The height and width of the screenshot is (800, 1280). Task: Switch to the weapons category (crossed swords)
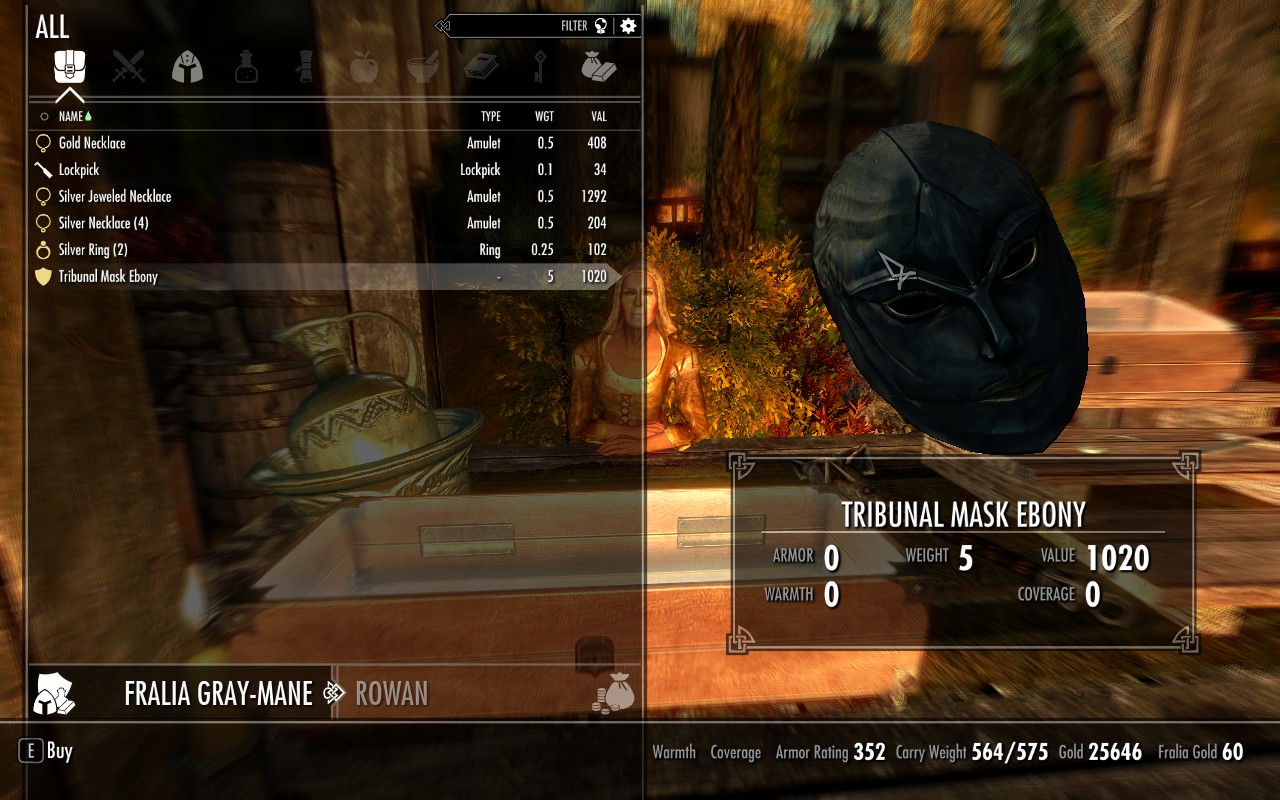[128, 67]
